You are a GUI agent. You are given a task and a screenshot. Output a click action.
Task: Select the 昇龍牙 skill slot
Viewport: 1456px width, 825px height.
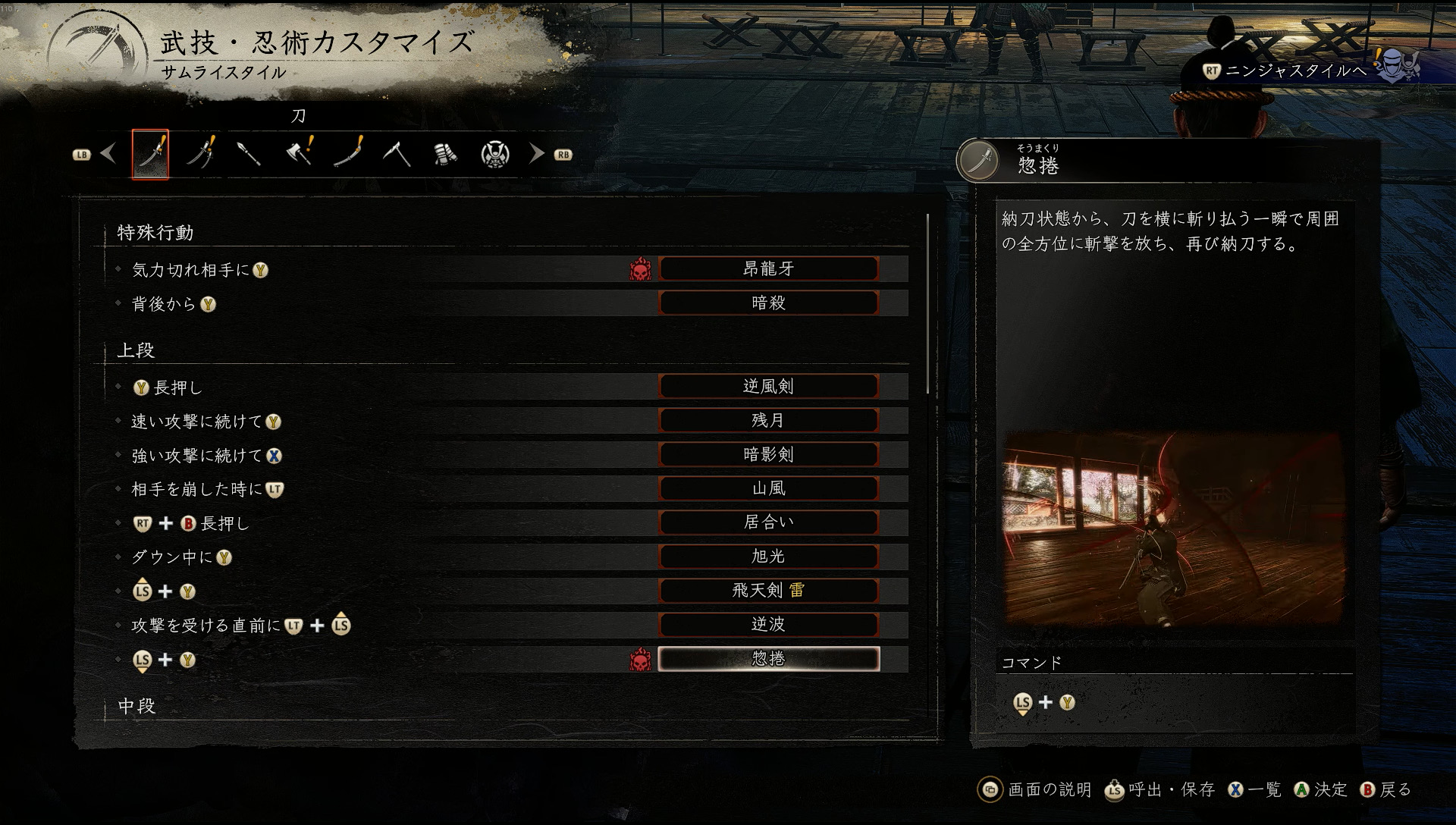[x=768, y=268]
